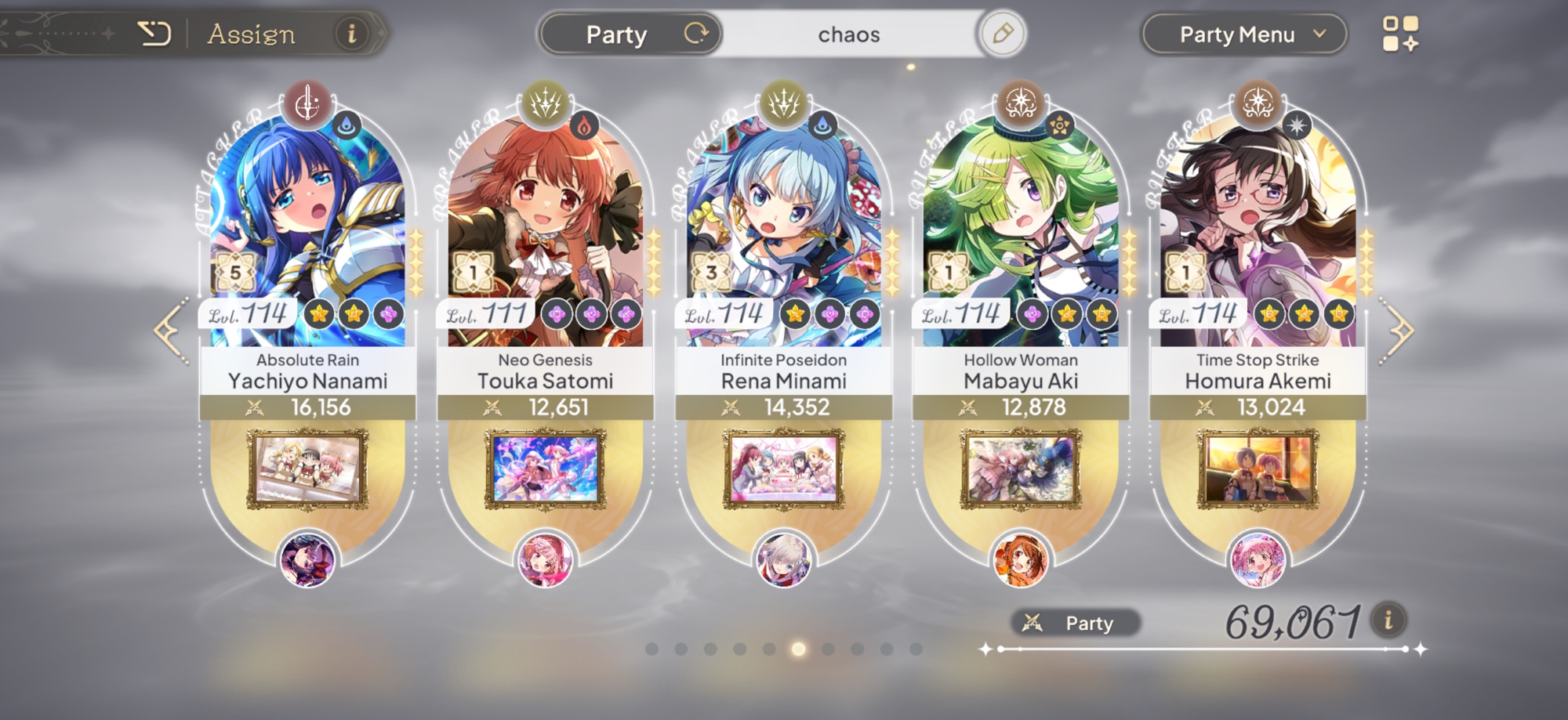
Task: Select Homura Akemi's character card
Action: click(x=1258, y=235)
